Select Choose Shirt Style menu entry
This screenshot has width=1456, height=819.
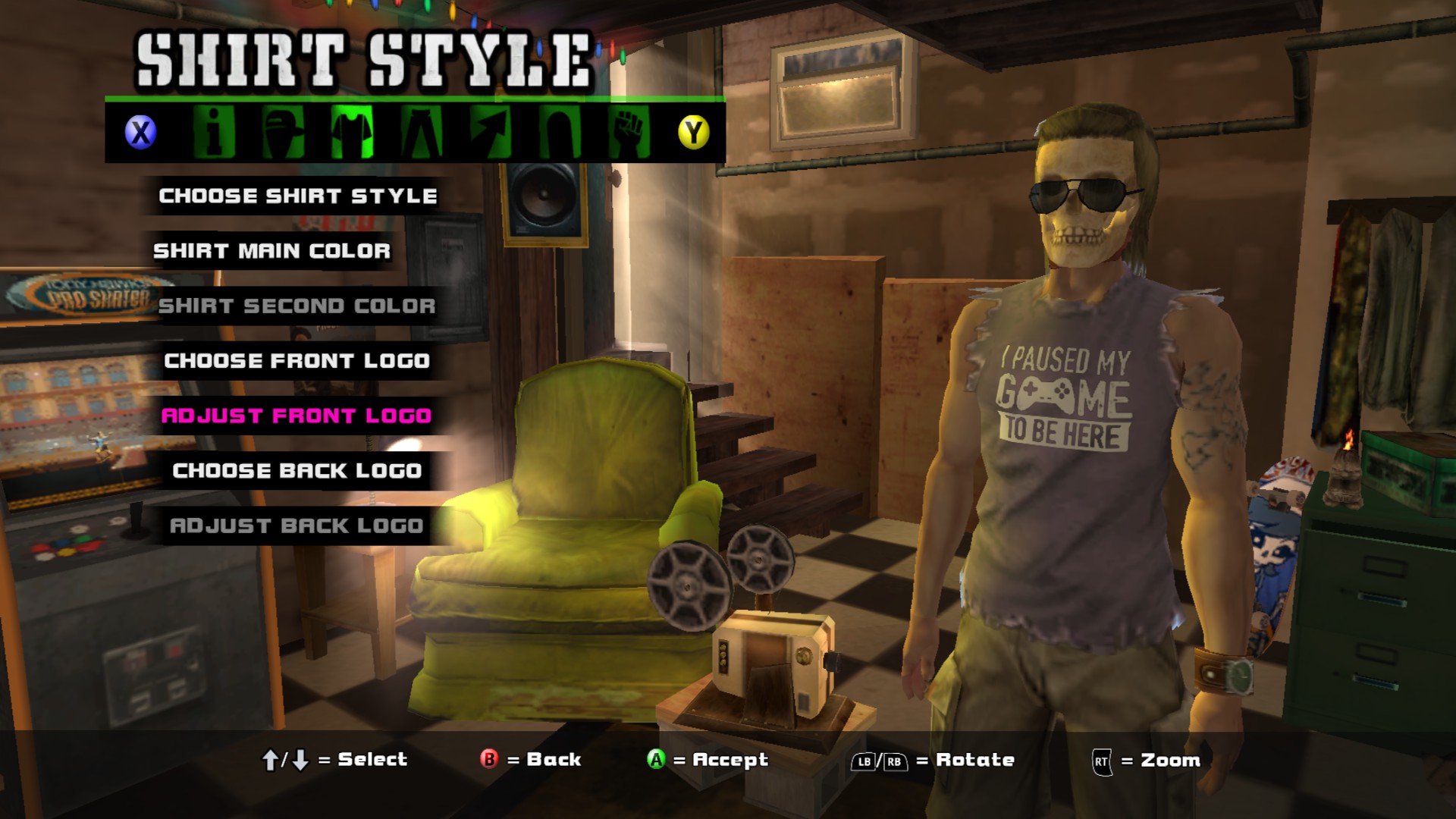click(x=298, y=196)
